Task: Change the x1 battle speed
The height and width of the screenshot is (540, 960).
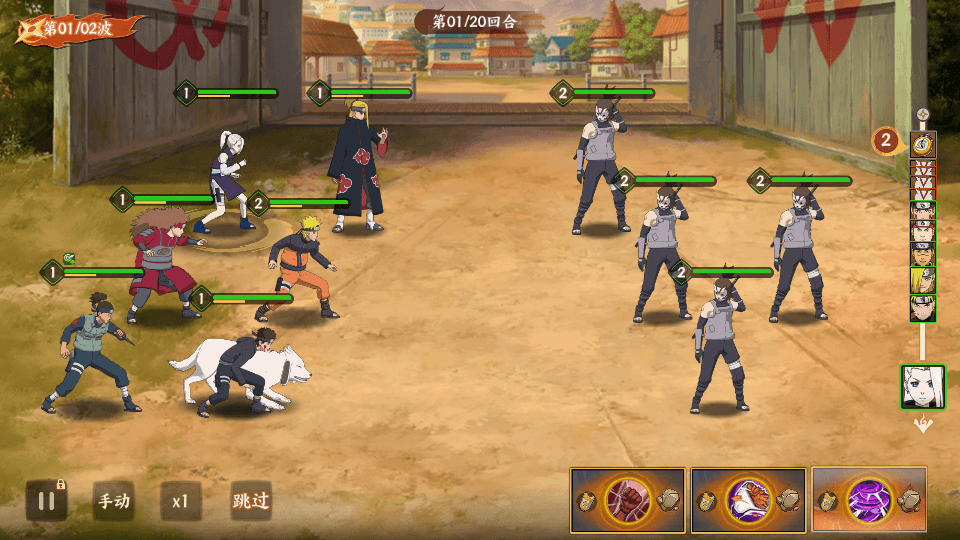Action: tap(180, 500)
